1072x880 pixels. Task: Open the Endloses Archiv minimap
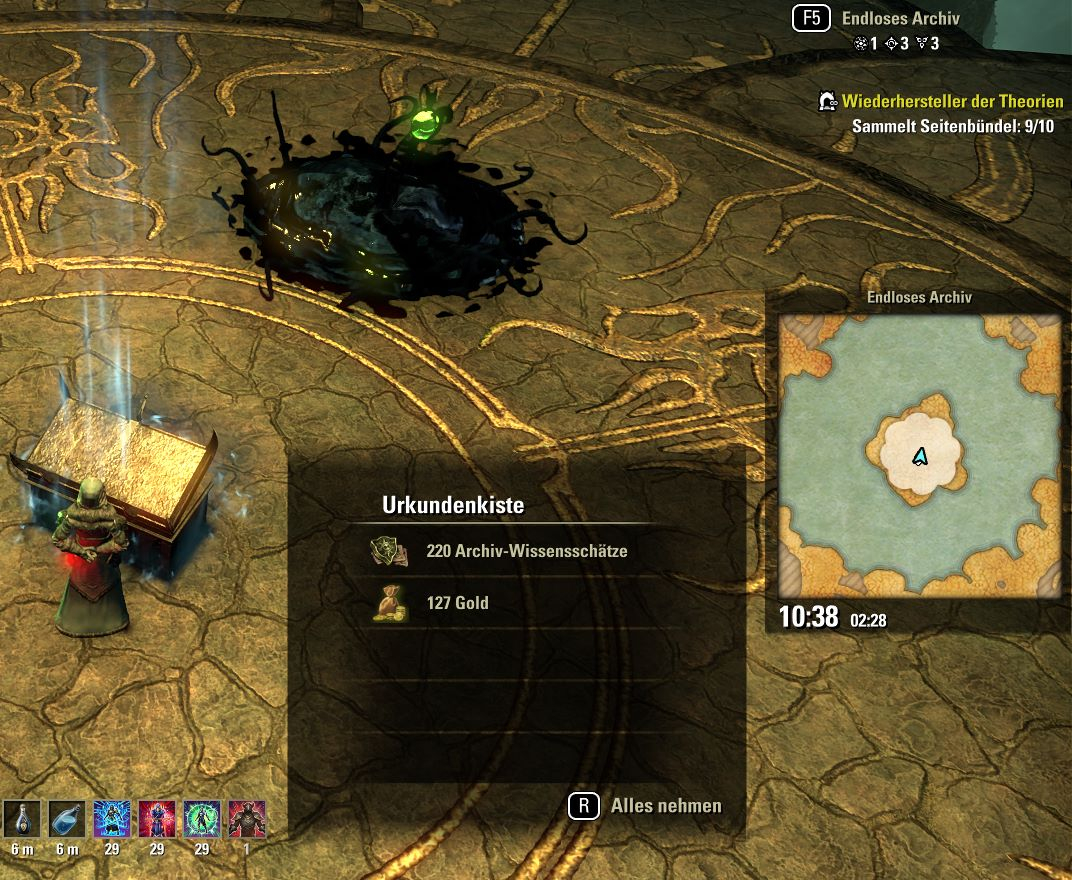pyautogui.click(x=920, y=455)
